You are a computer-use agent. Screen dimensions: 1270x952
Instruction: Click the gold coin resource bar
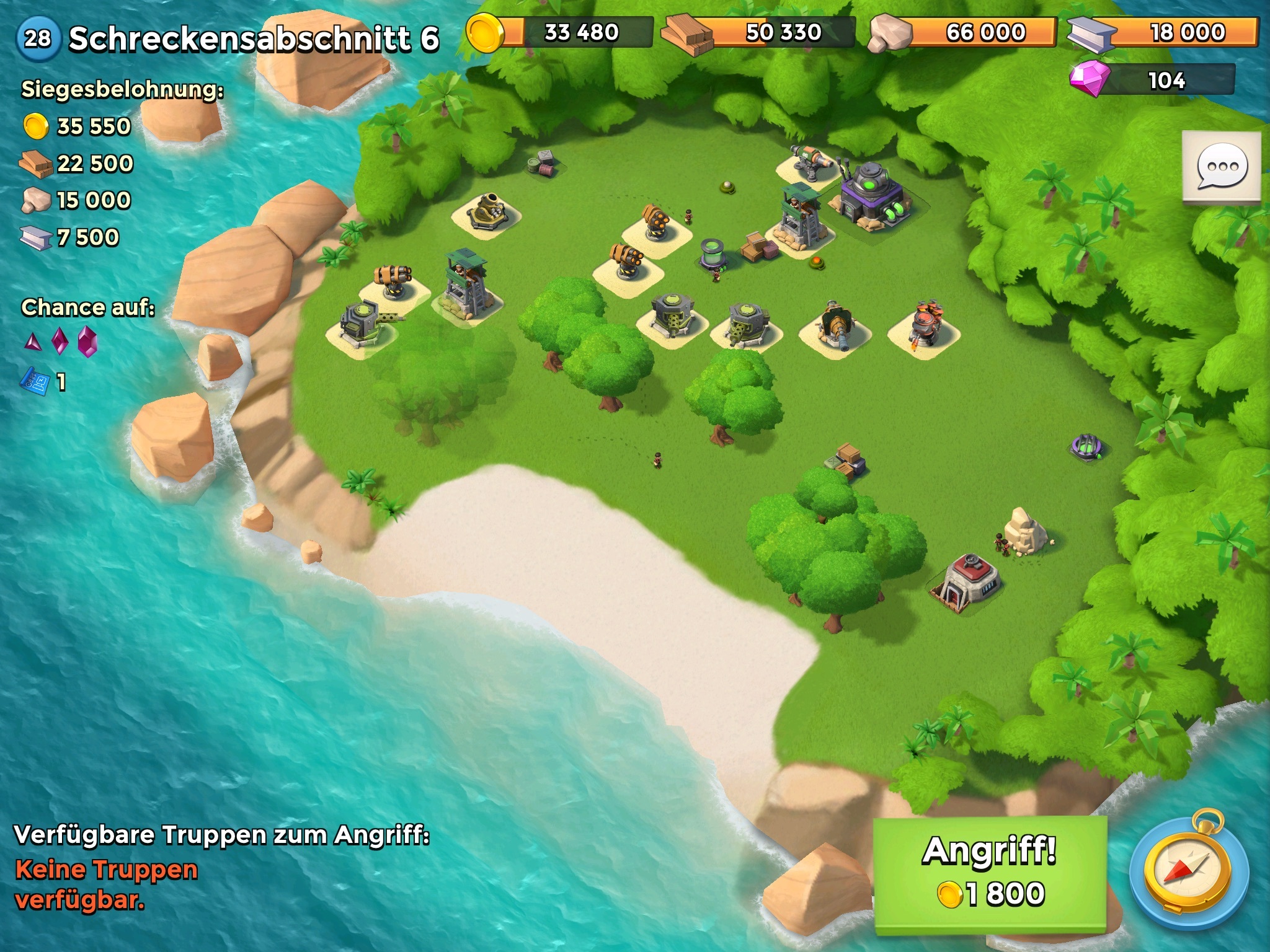(x=559, y=32)
